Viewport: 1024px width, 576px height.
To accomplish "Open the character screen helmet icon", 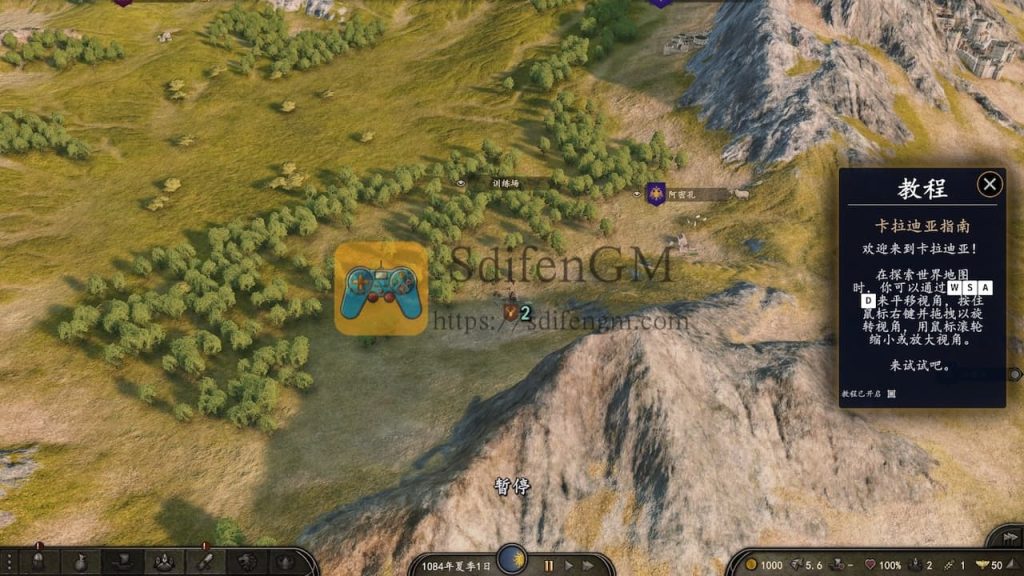I will coord(38,562).
